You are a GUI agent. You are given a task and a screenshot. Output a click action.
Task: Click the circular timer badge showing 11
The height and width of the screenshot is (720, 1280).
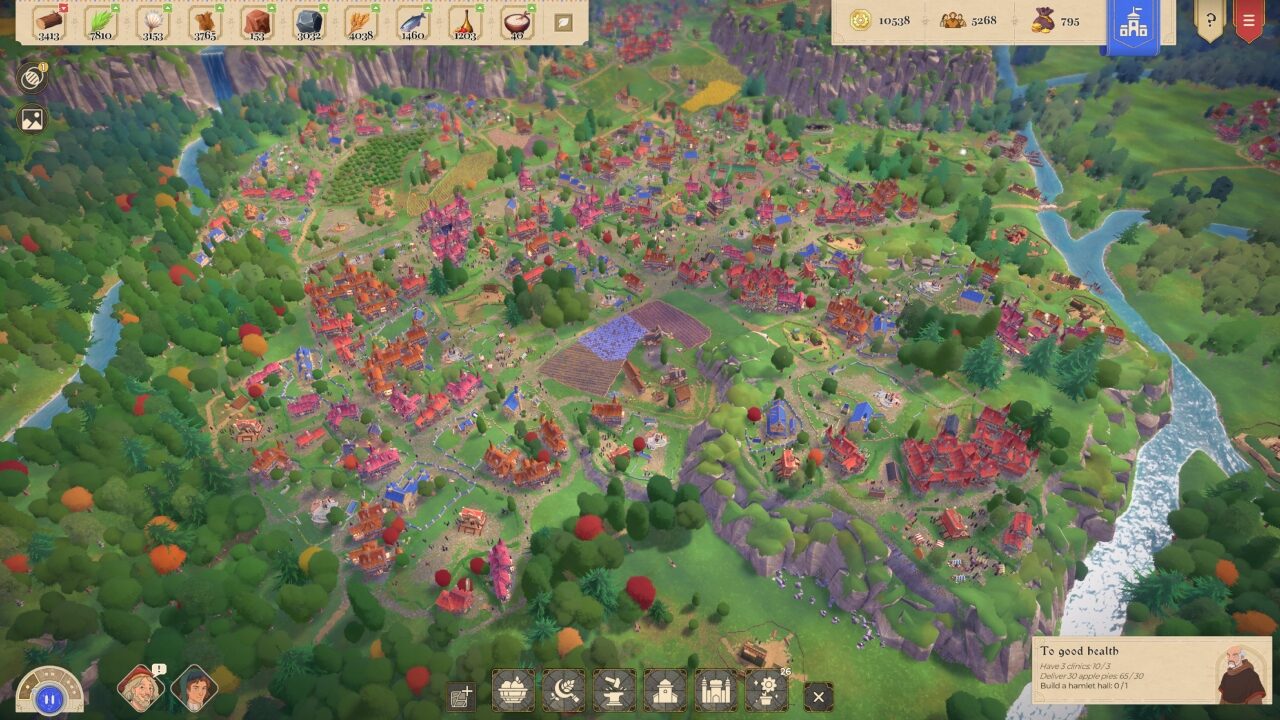tap(31, 76)
